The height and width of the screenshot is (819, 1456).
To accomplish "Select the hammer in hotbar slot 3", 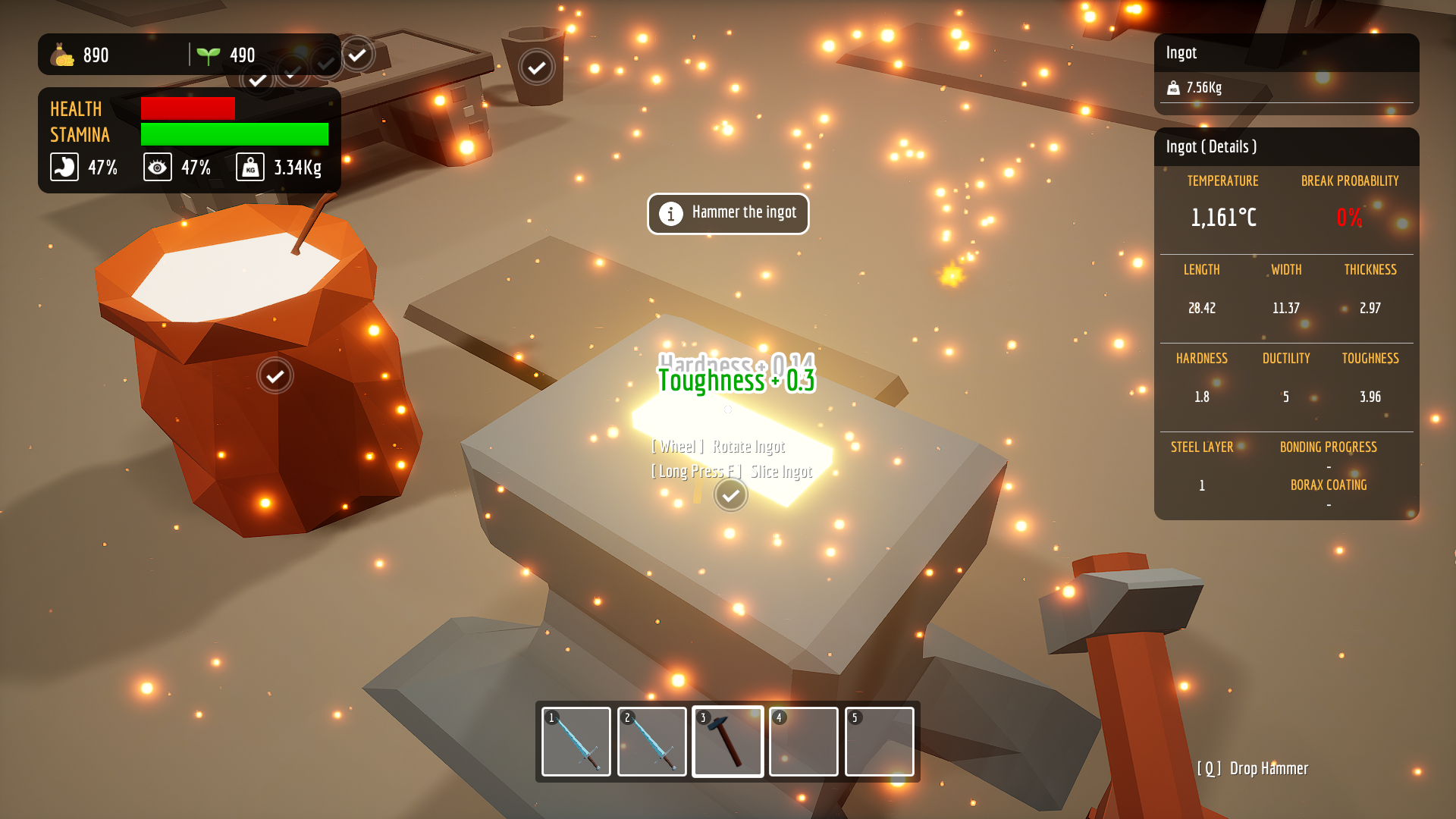I will [727, 742].
